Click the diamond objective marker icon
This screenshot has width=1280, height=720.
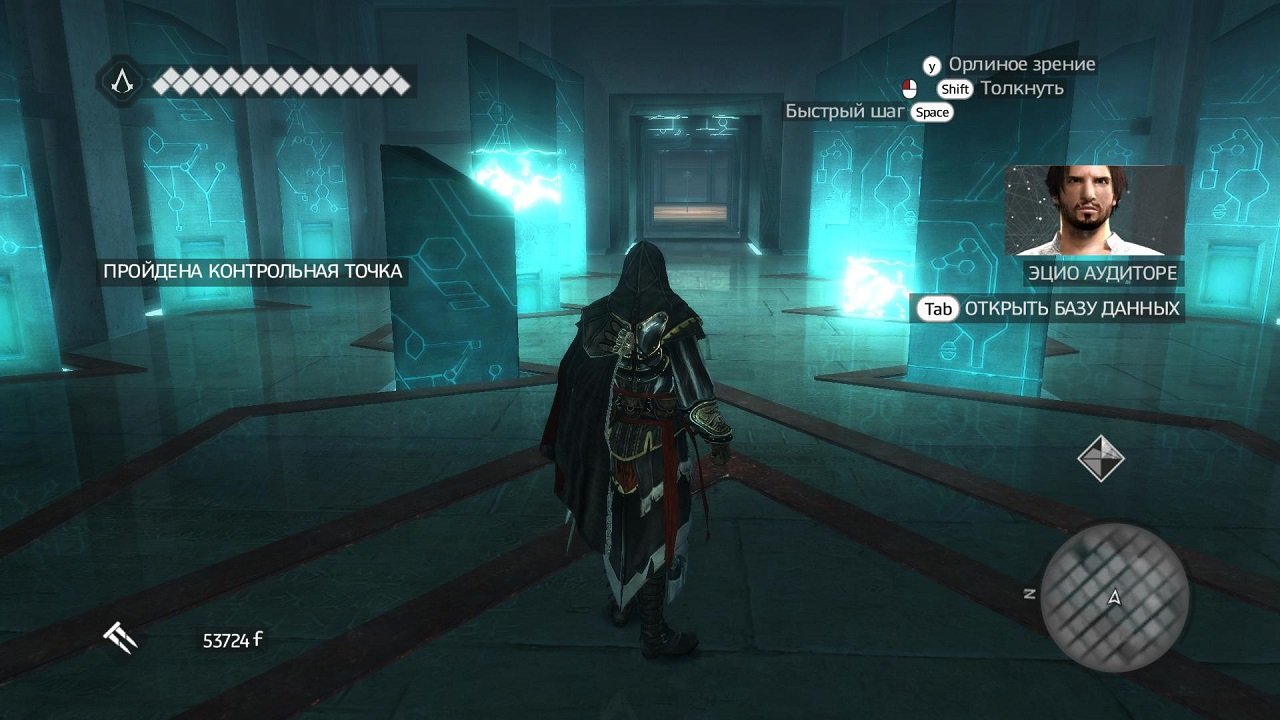coord(1100,458)
